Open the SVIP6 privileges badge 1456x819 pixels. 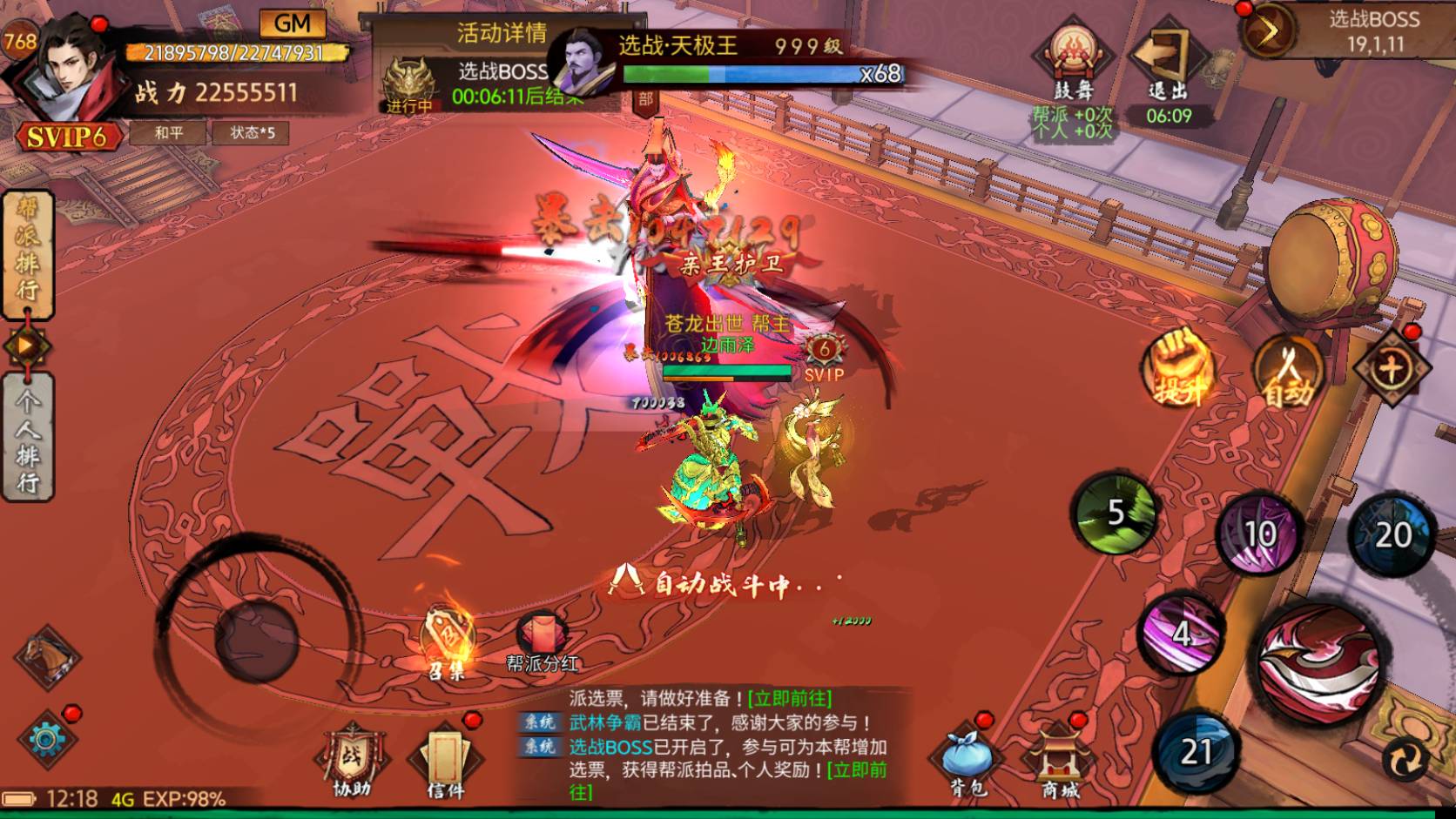coord(66,137)
